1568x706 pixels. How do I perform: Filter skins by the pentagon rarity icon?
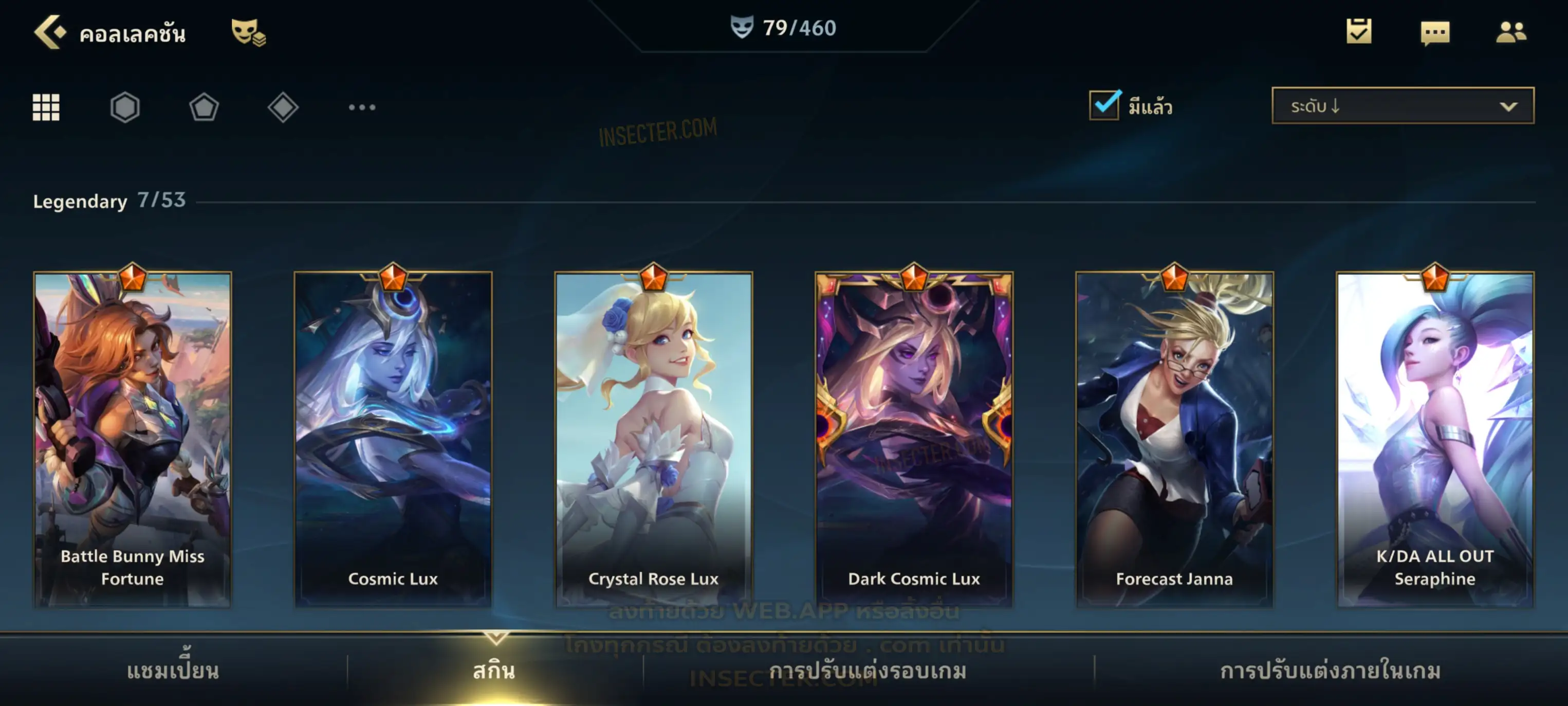pyautogui.click(x=204, y=107)
